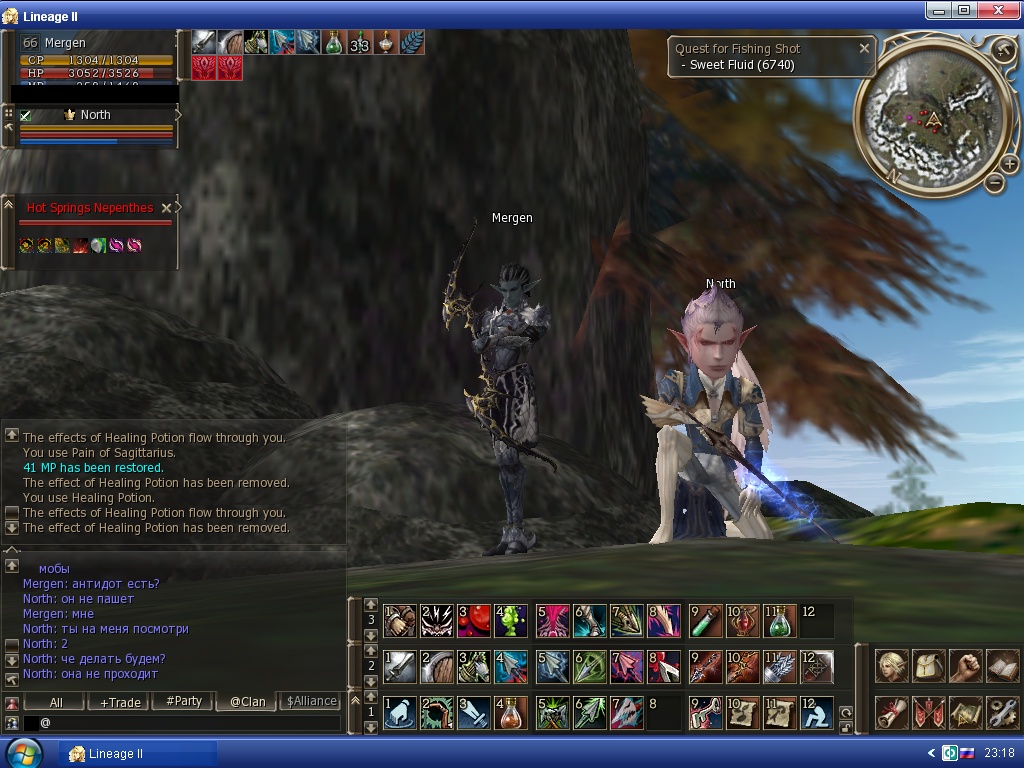This screenshot has width=1024, height=768.
Task: Open the character status elf portrait icon
Action: (892, 666)
